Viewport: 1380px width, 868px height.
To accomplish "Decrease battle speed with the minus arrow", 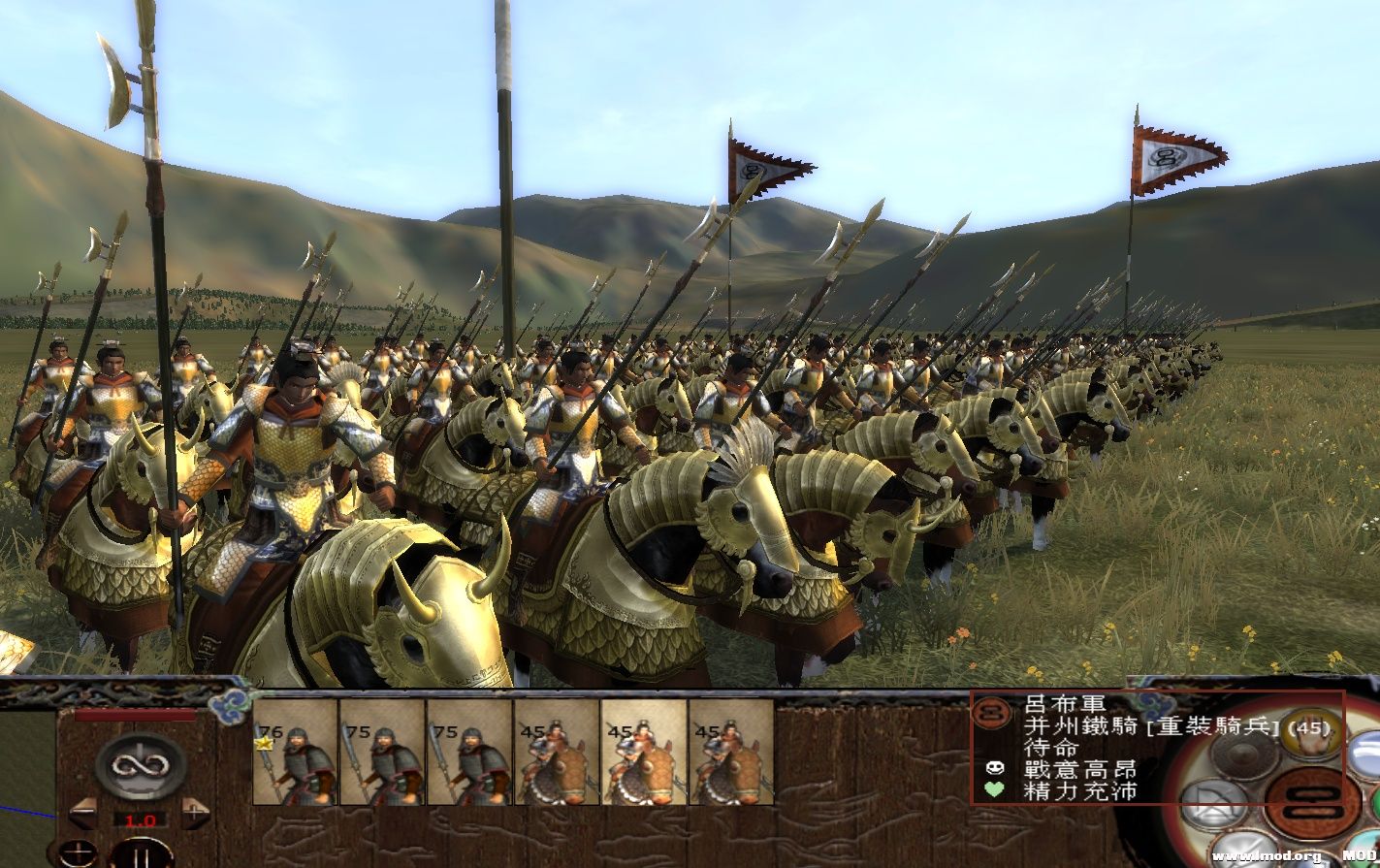I will coord(84,812).
